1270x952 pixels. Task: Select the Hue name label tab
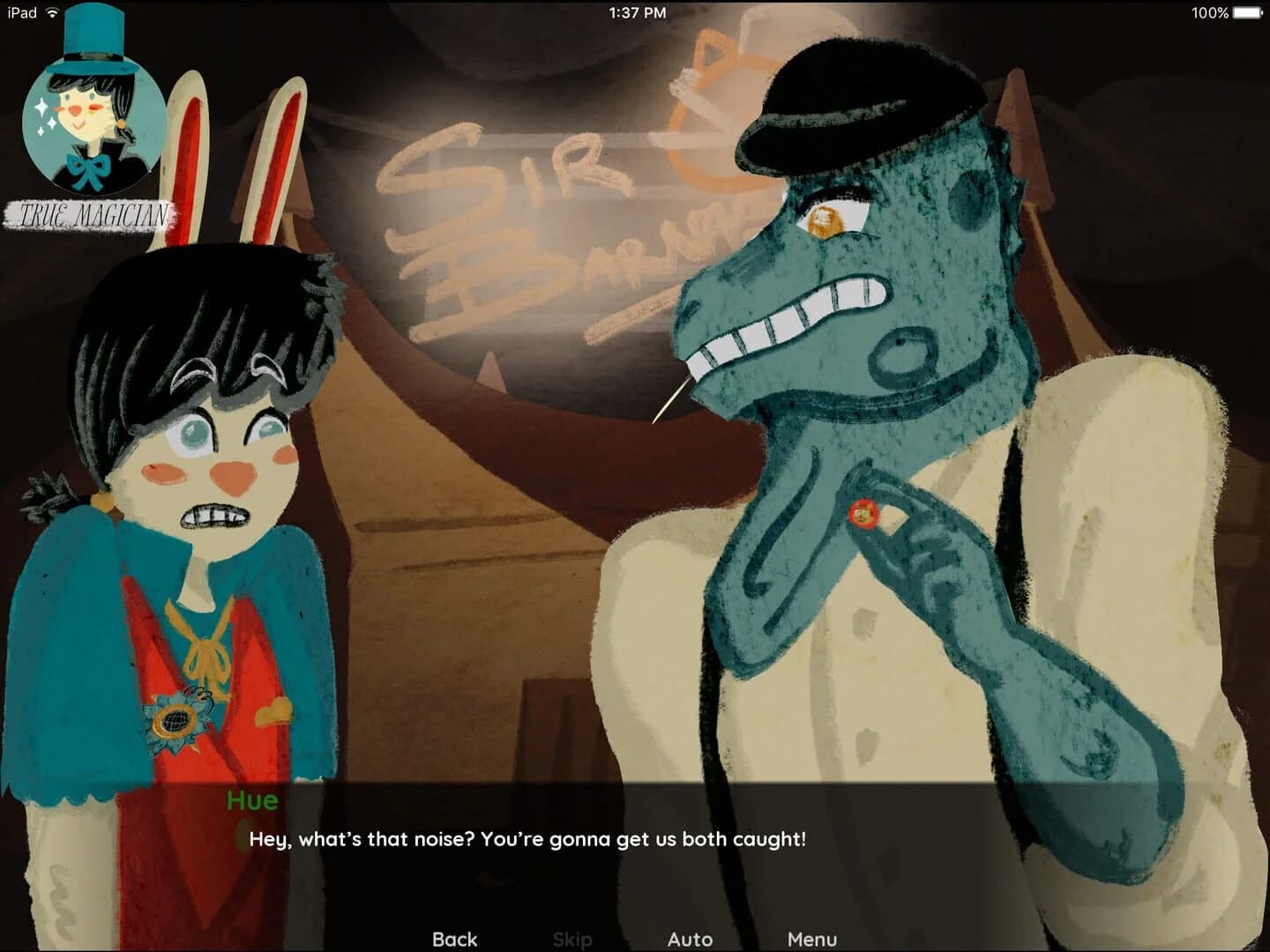point(251,801)
